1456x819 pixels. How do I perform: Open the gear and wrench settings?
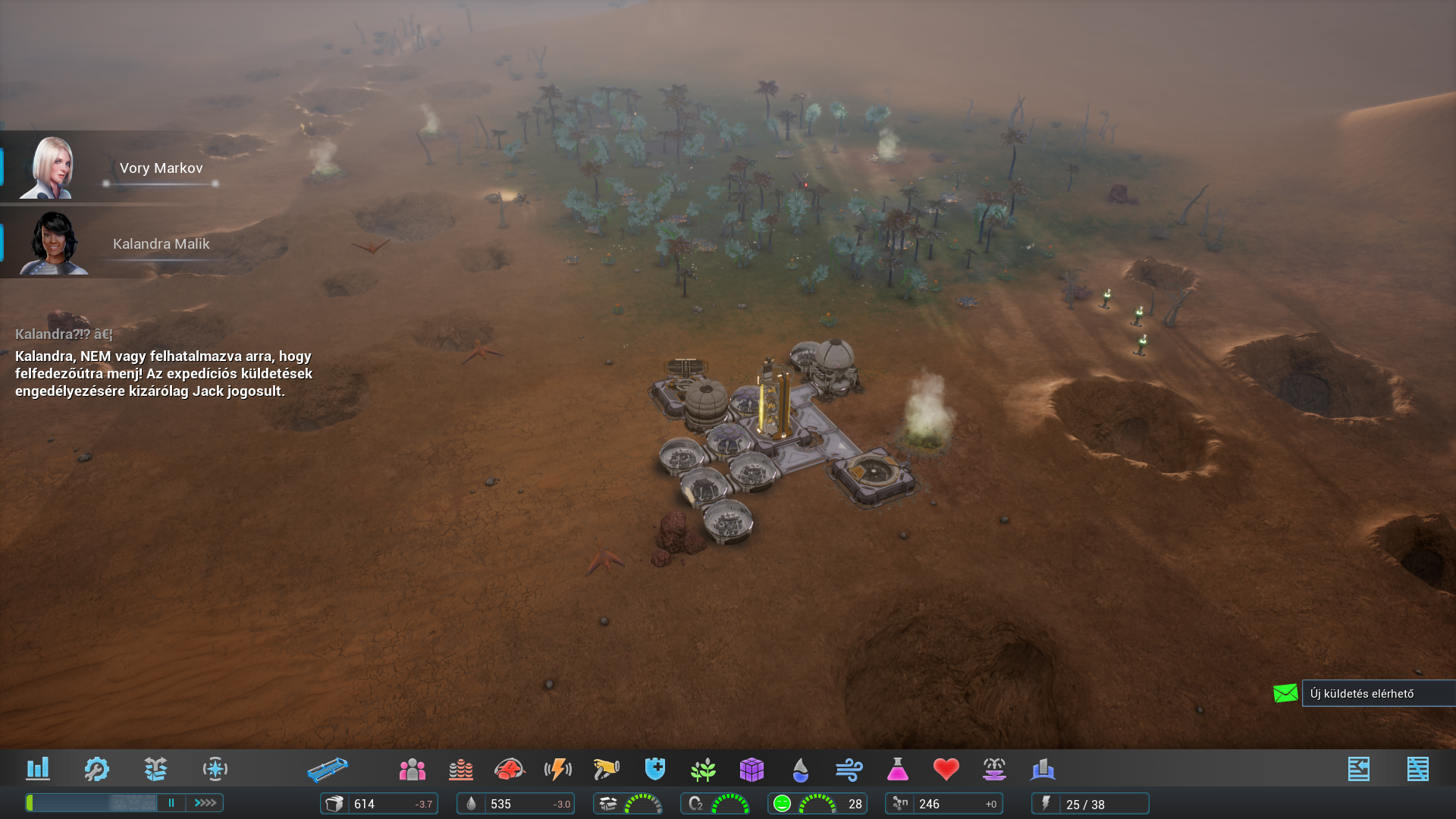coord(96,769)
